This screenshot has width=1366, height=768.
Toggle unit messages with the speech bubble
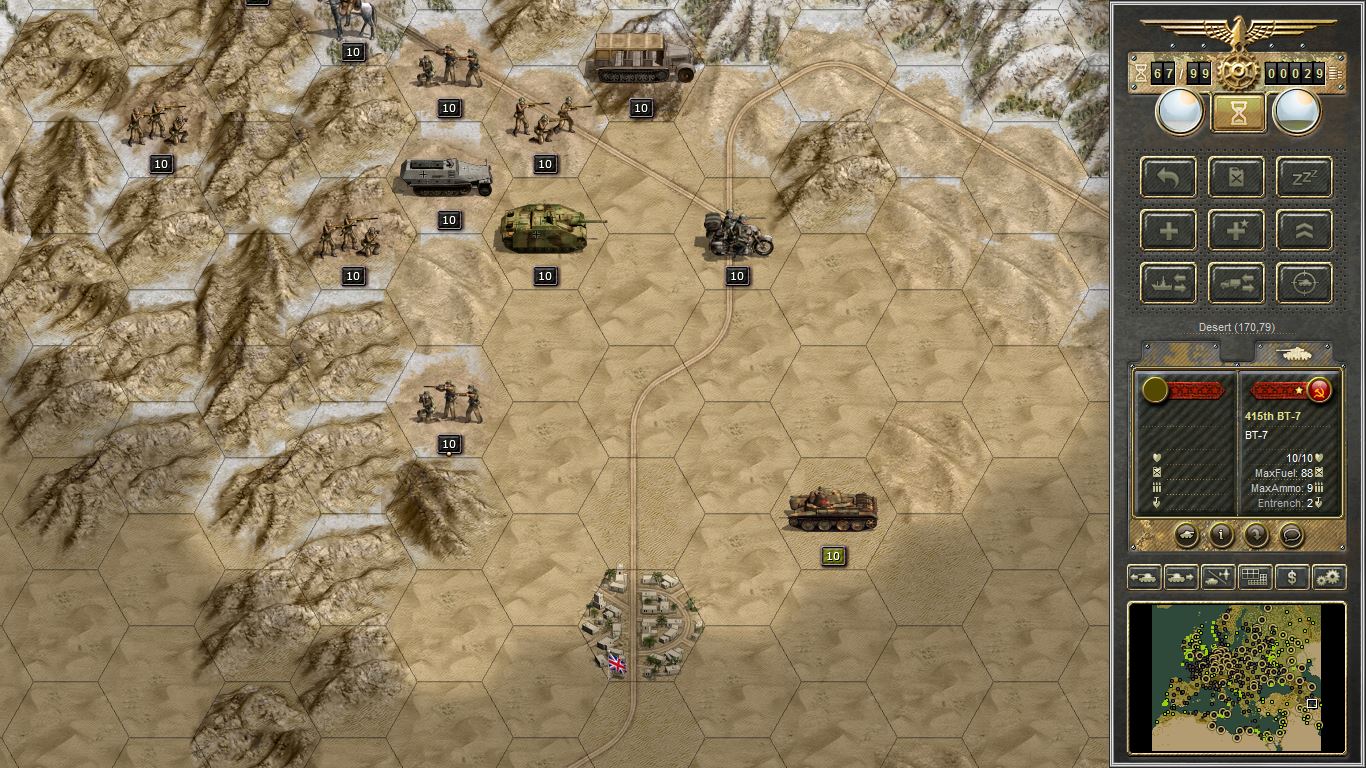point(1291,536)
